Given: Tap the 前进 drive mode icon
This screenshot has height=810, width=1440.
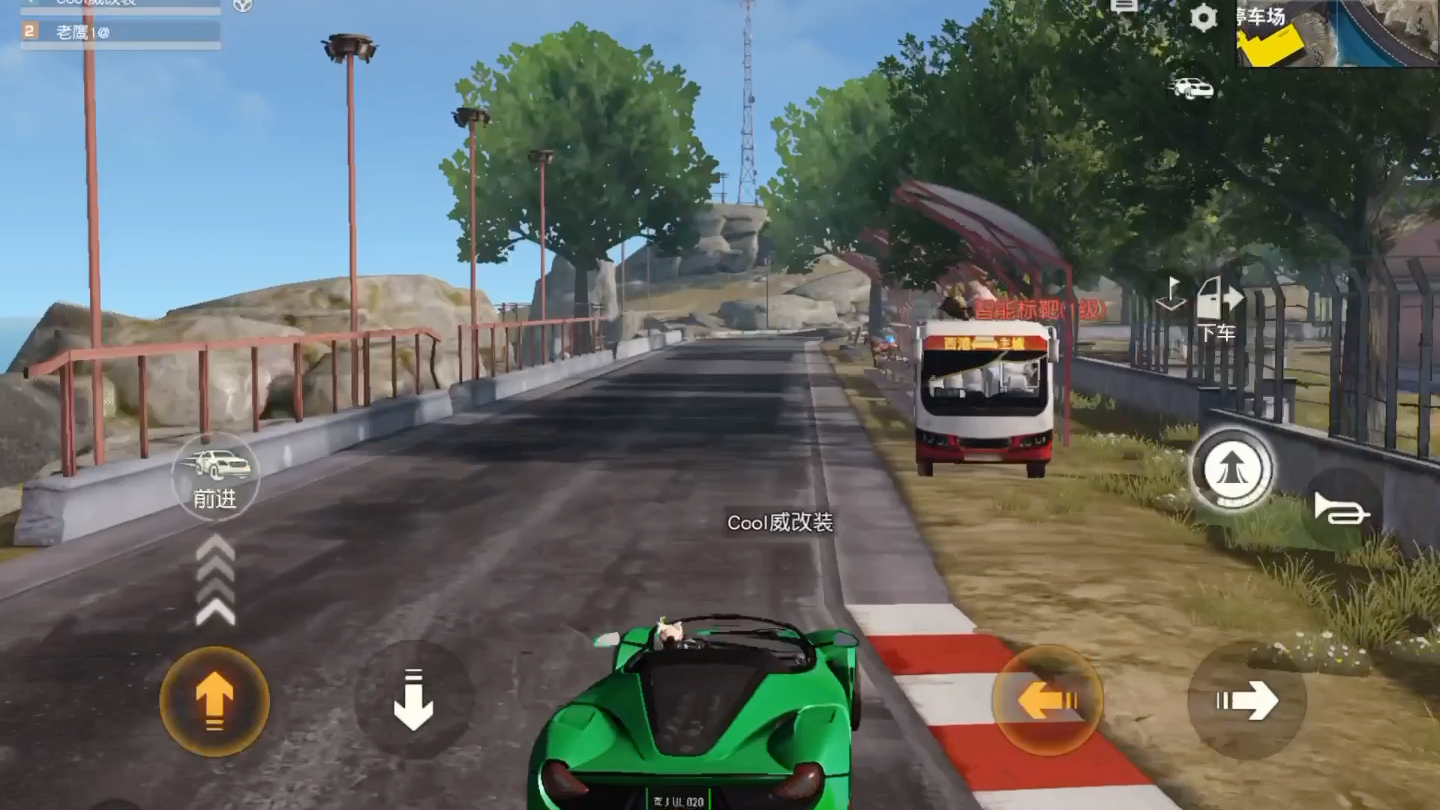Looking at the screenshot, I should [x=215, y=476].
